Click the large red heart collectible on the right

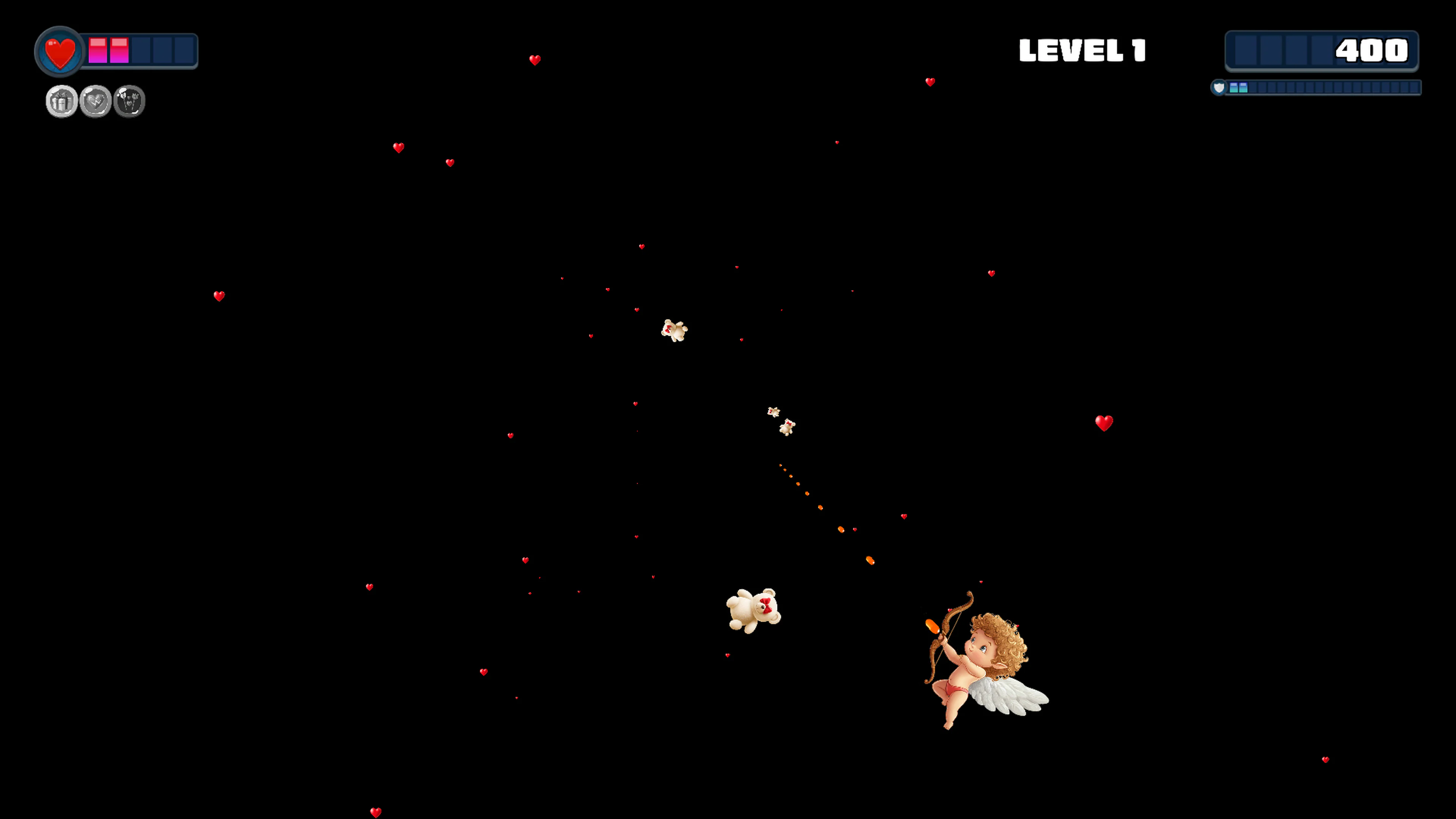[1105, 423]
